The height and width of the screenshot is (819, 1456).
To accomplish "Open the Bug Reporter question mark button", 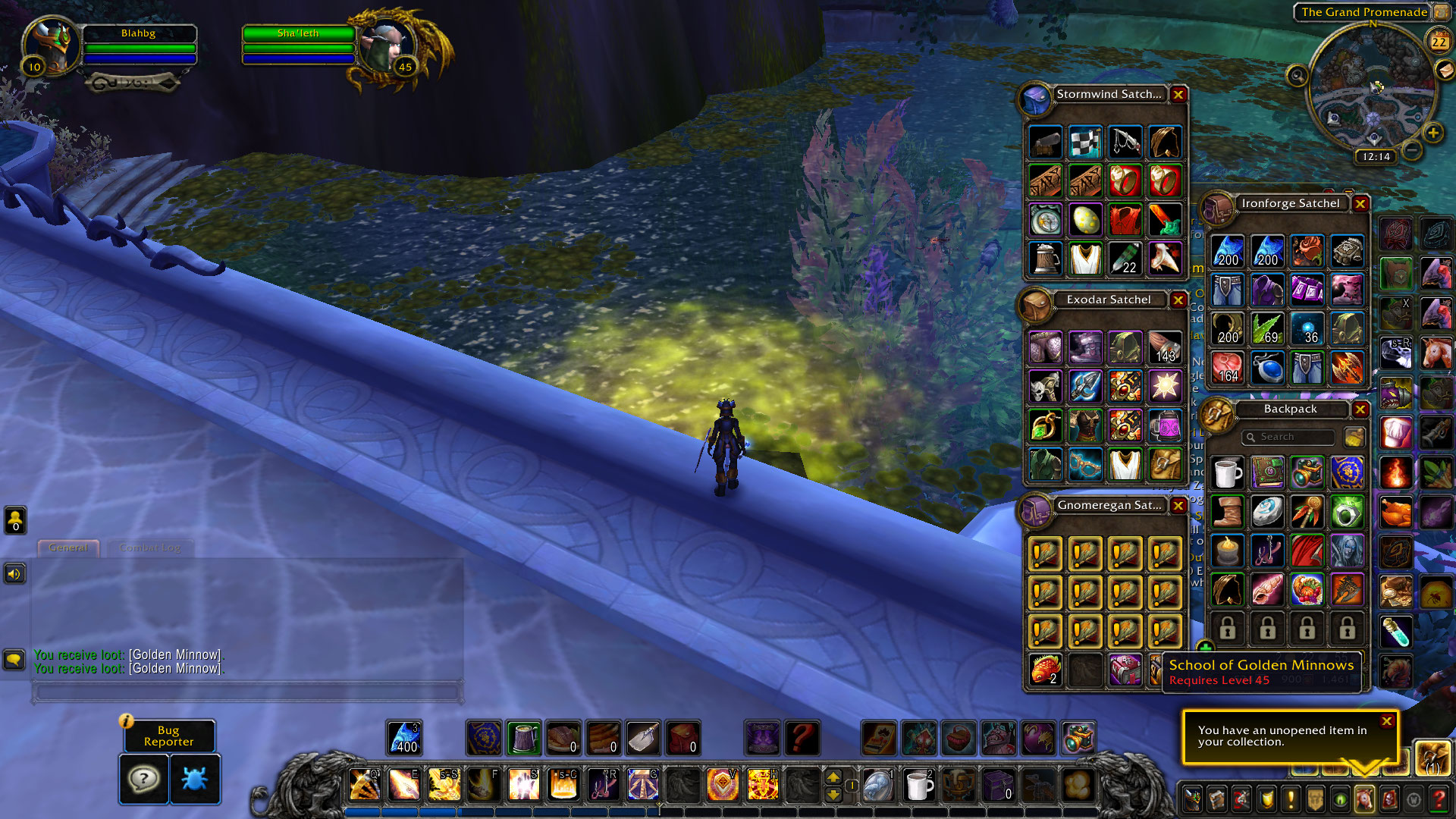I will 143,779.
